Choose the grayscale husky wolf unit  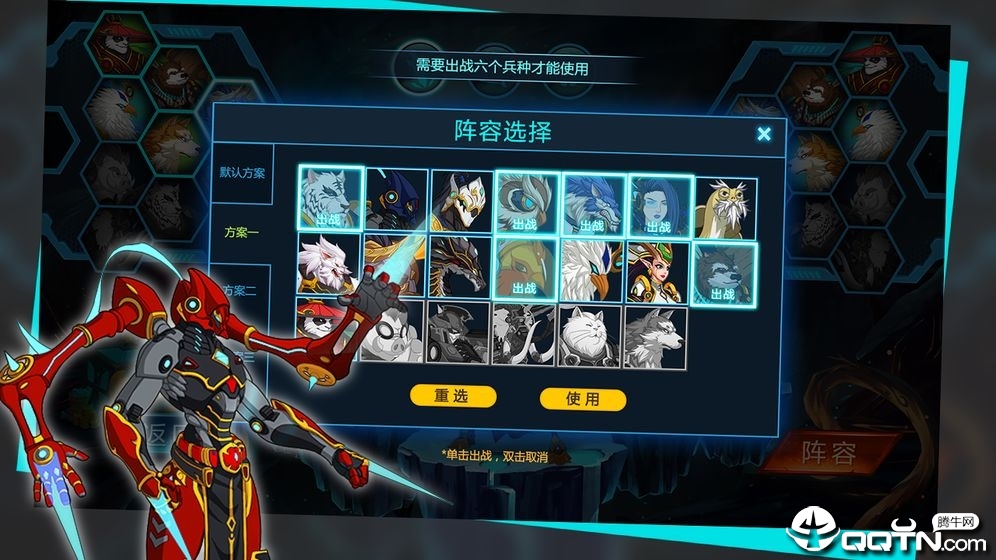click(656, 337)
